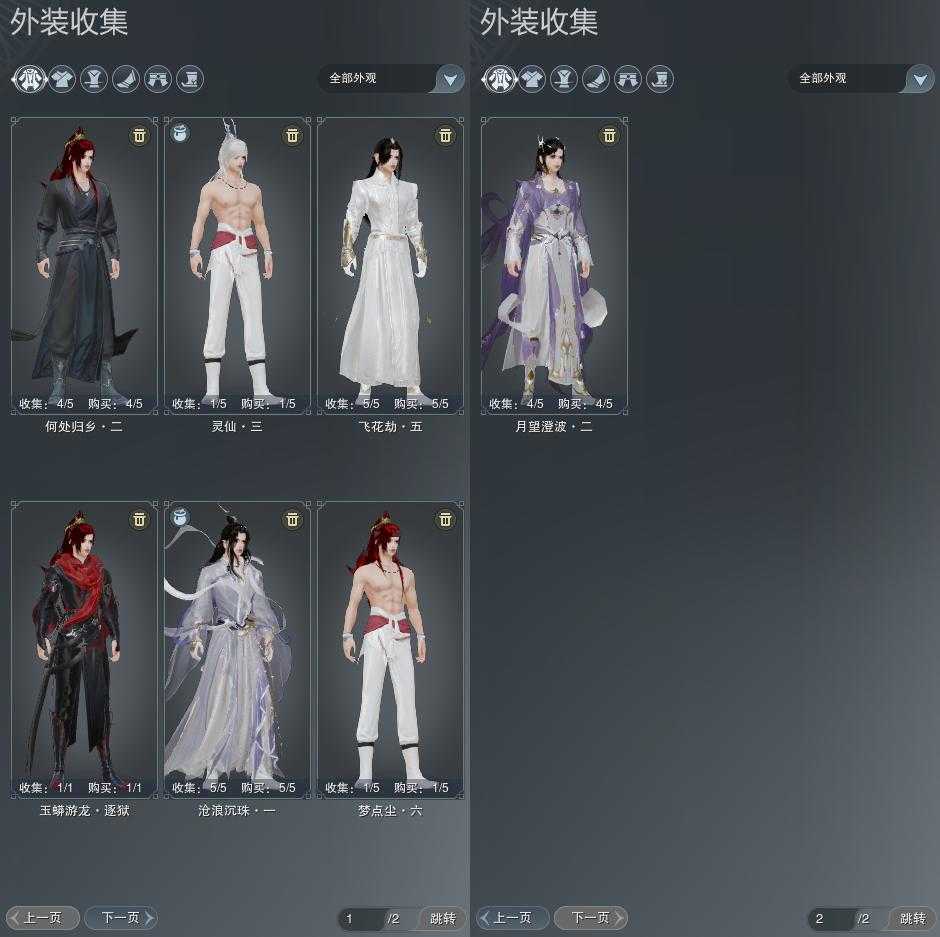The width and height of the screenshot is (940, 937).
Task: Remove 玉蟒游龙·逐狱 using its trash icon
Action: click(139, 519)
